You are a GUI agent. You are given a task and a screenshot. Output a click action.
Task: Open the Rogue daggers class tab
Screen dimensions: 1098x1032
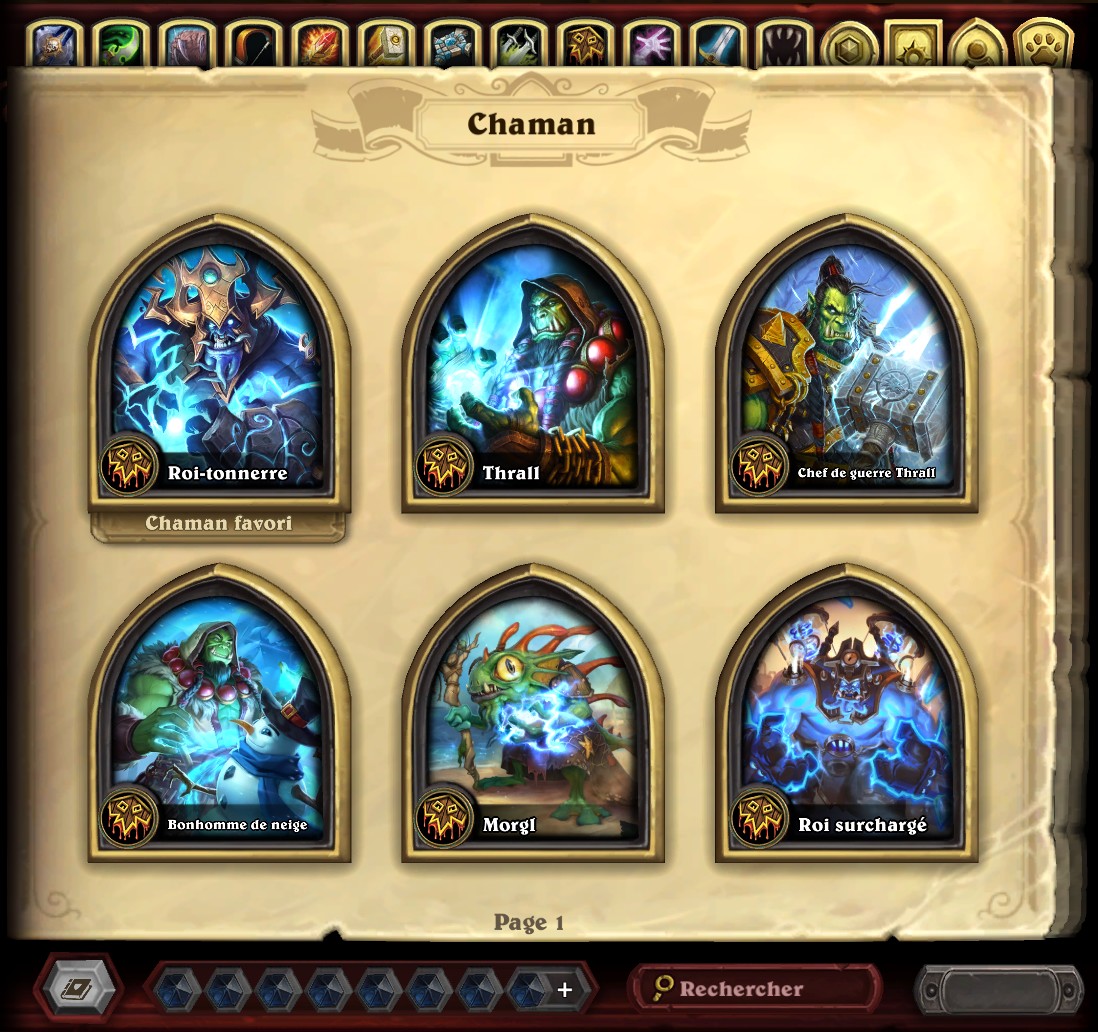(518, 45)
